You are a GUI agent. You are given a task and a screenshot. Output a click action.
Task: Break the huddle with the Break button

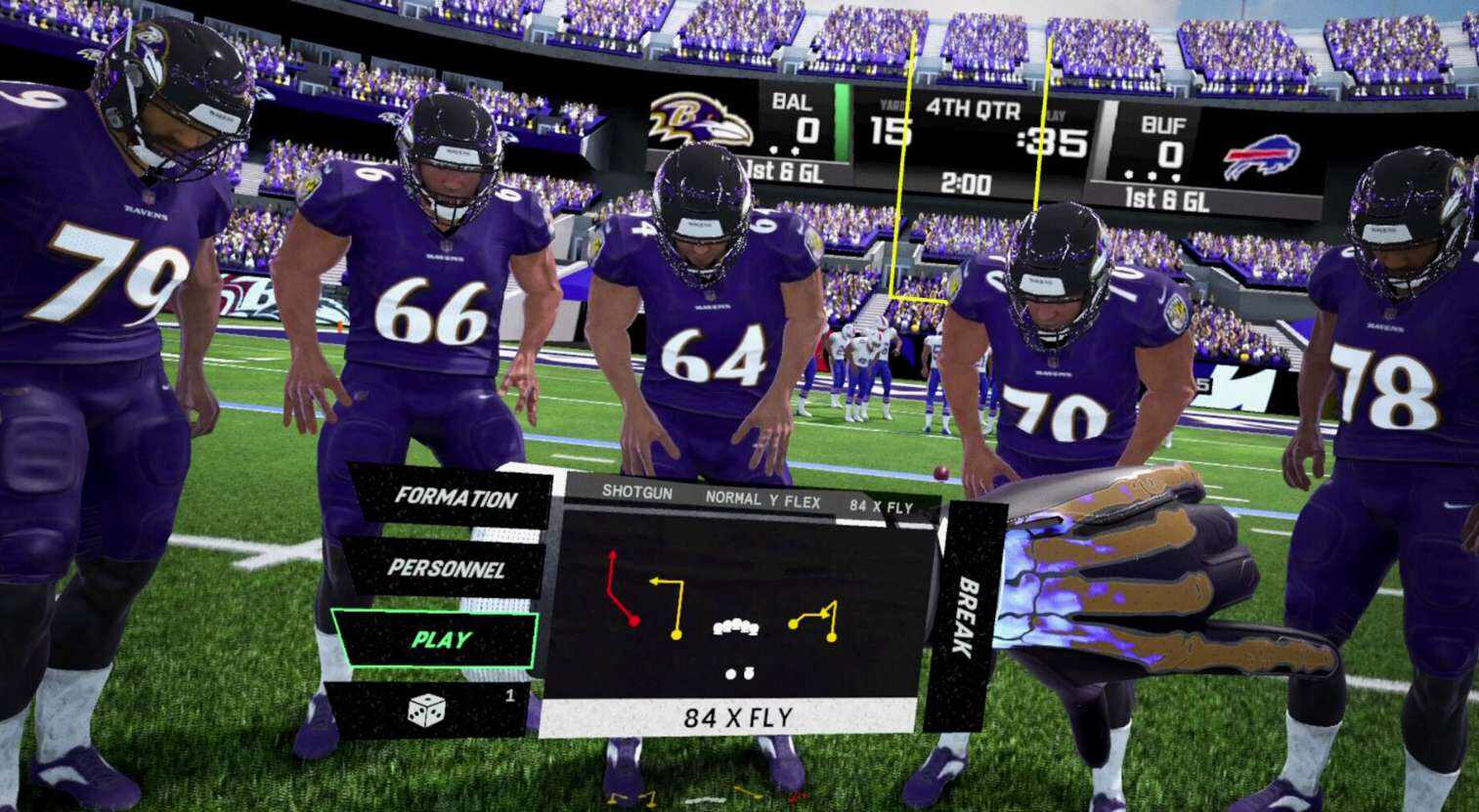pyautogui.click(x=964, y=618)
